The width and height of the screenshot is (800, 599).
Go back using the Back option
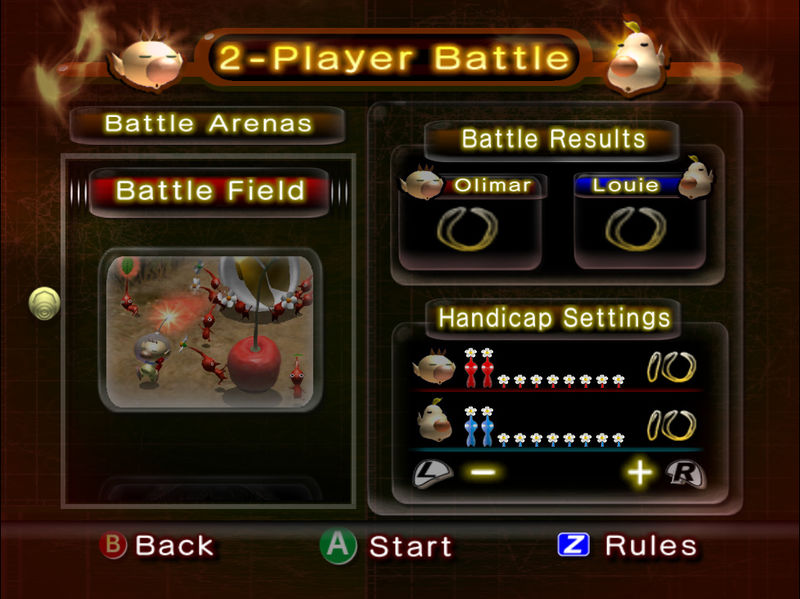coord(159,546)
